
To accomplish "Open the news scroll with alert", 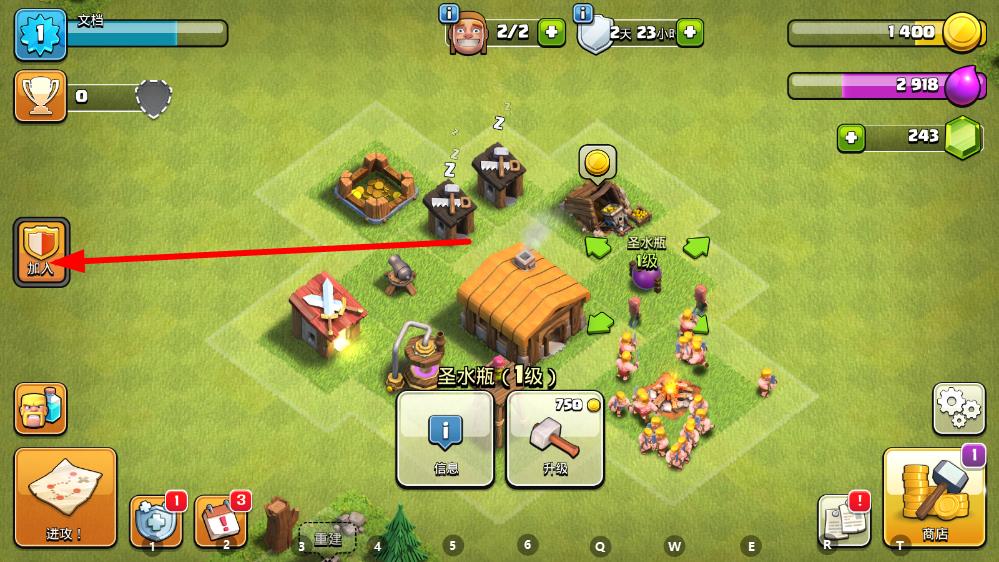I will click(x=841, y=520).
